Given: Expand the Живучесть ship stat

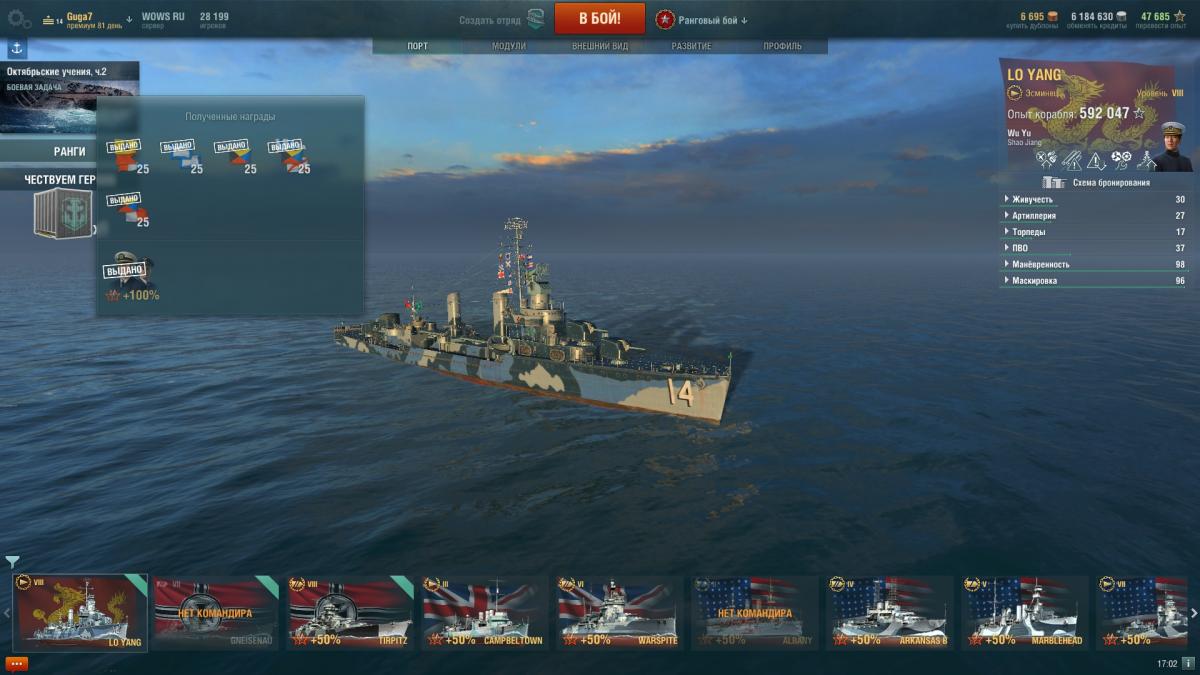Looking at the screenshot, I should pyautogui.click(x=1033, y=199).
